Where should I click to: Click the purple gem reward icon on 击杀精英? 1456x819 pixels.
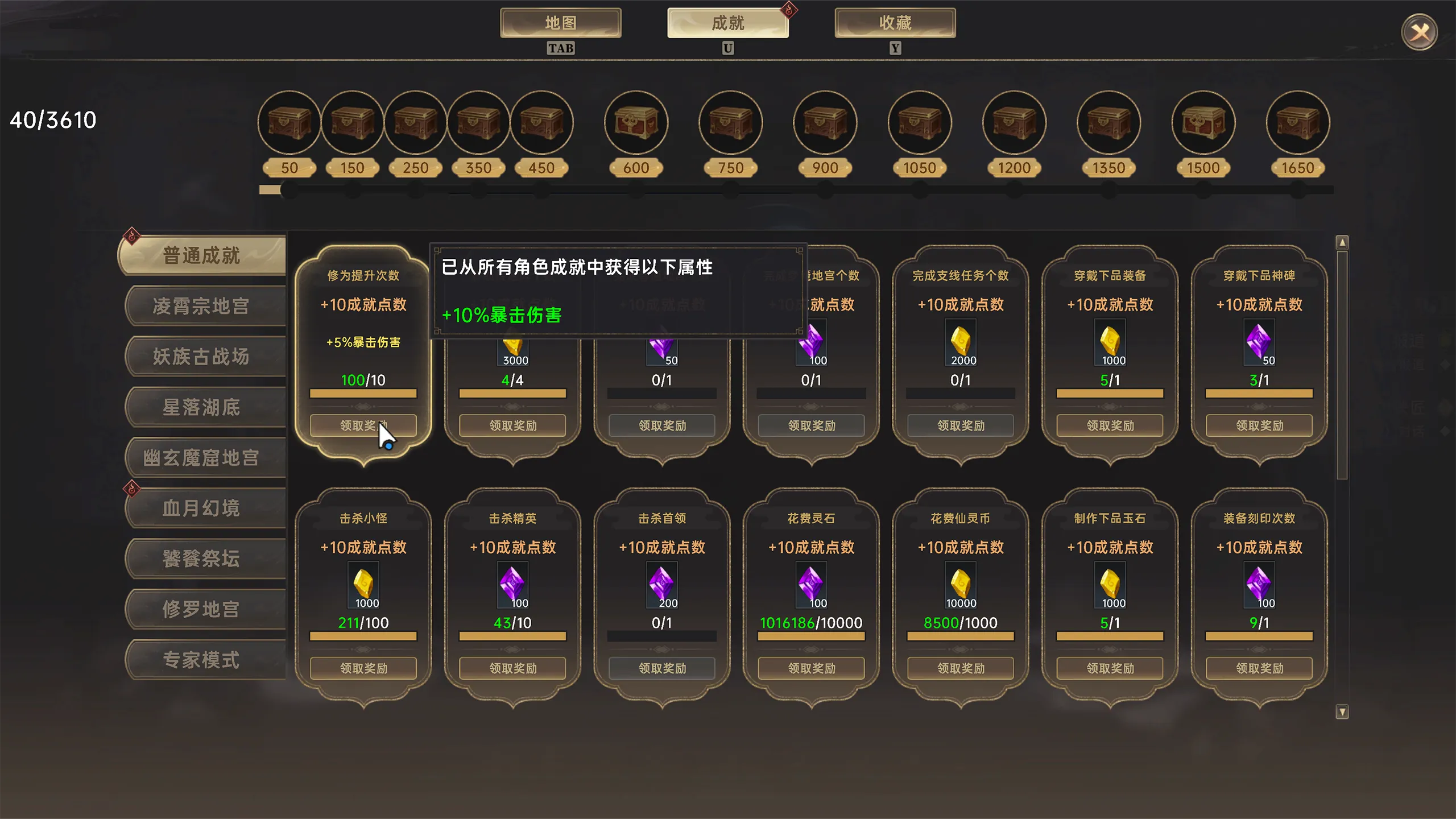click(512, 586)
